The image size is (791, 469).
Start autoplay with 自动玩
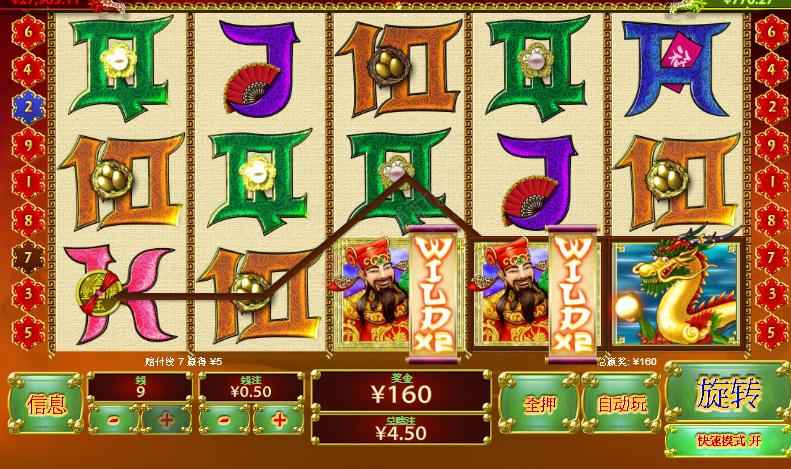coord(622,404)
